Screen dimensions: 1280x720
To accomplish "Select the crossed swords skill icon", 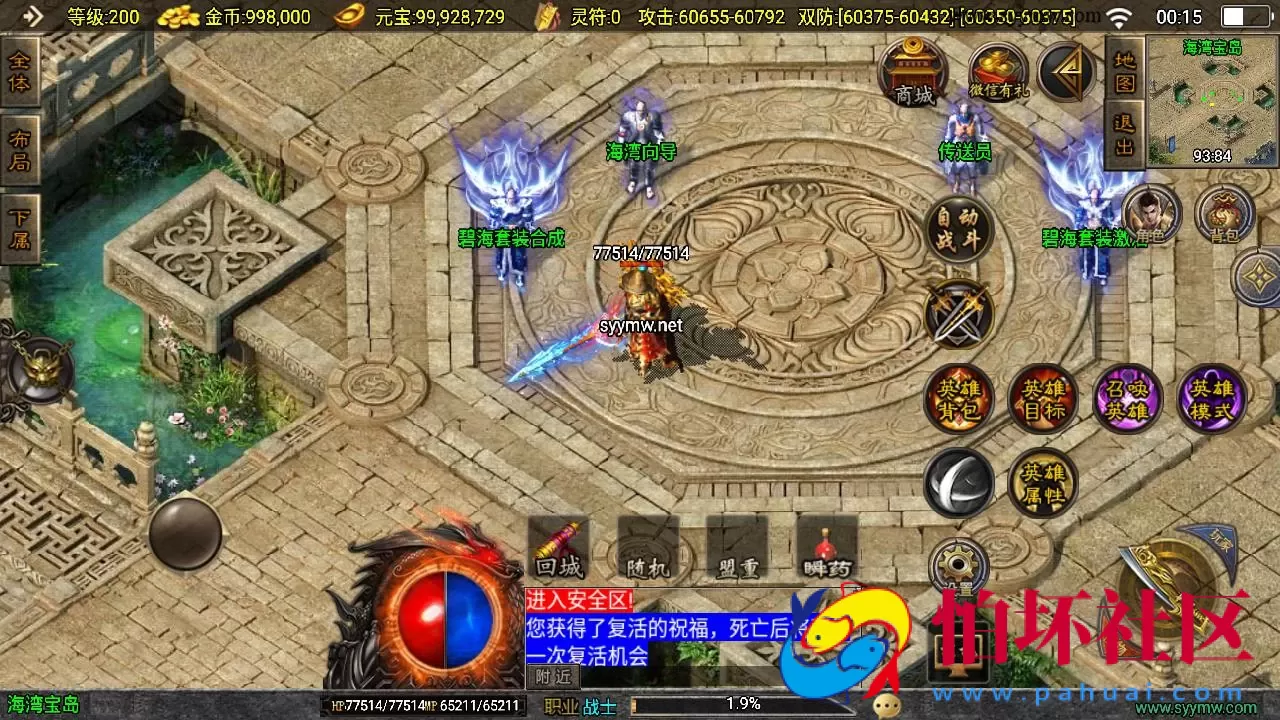I will 957,315.
